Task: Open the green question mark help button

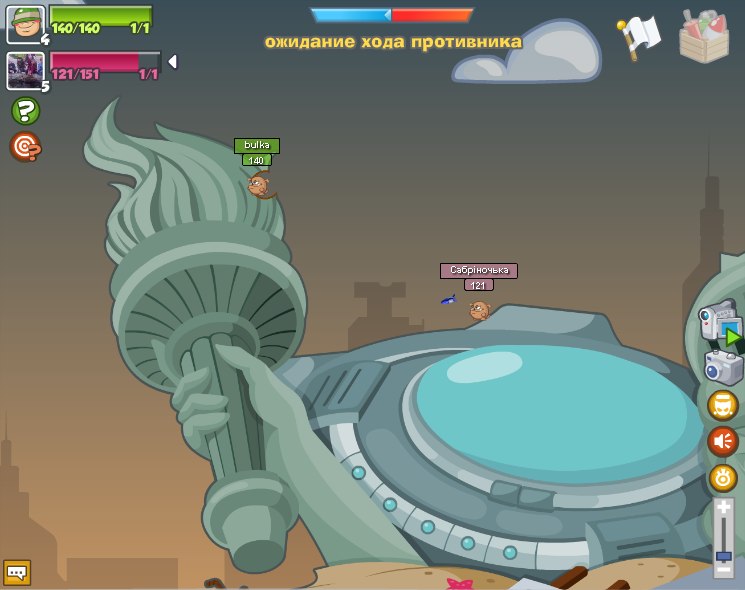Action: (x=25, y=110)
